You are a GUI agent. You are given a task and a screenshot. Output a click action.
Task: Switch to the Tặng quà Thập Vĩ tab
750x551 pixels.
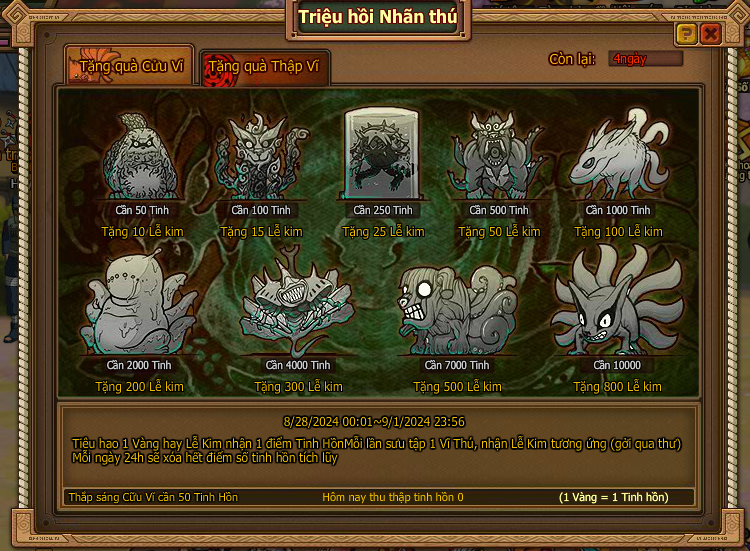coord(264,67)
